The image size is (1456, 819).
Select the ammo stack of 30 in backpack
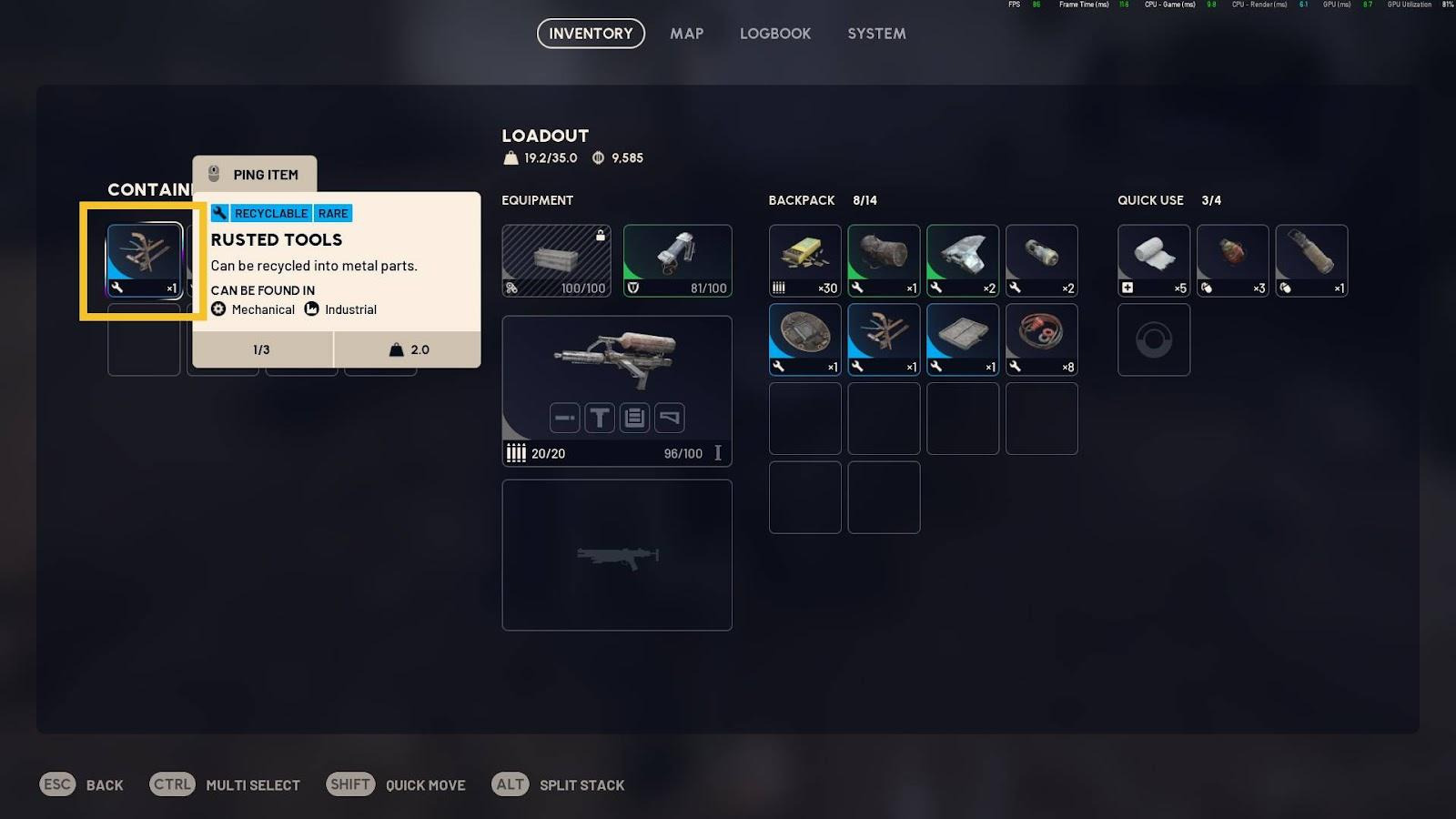pos(804,260)
